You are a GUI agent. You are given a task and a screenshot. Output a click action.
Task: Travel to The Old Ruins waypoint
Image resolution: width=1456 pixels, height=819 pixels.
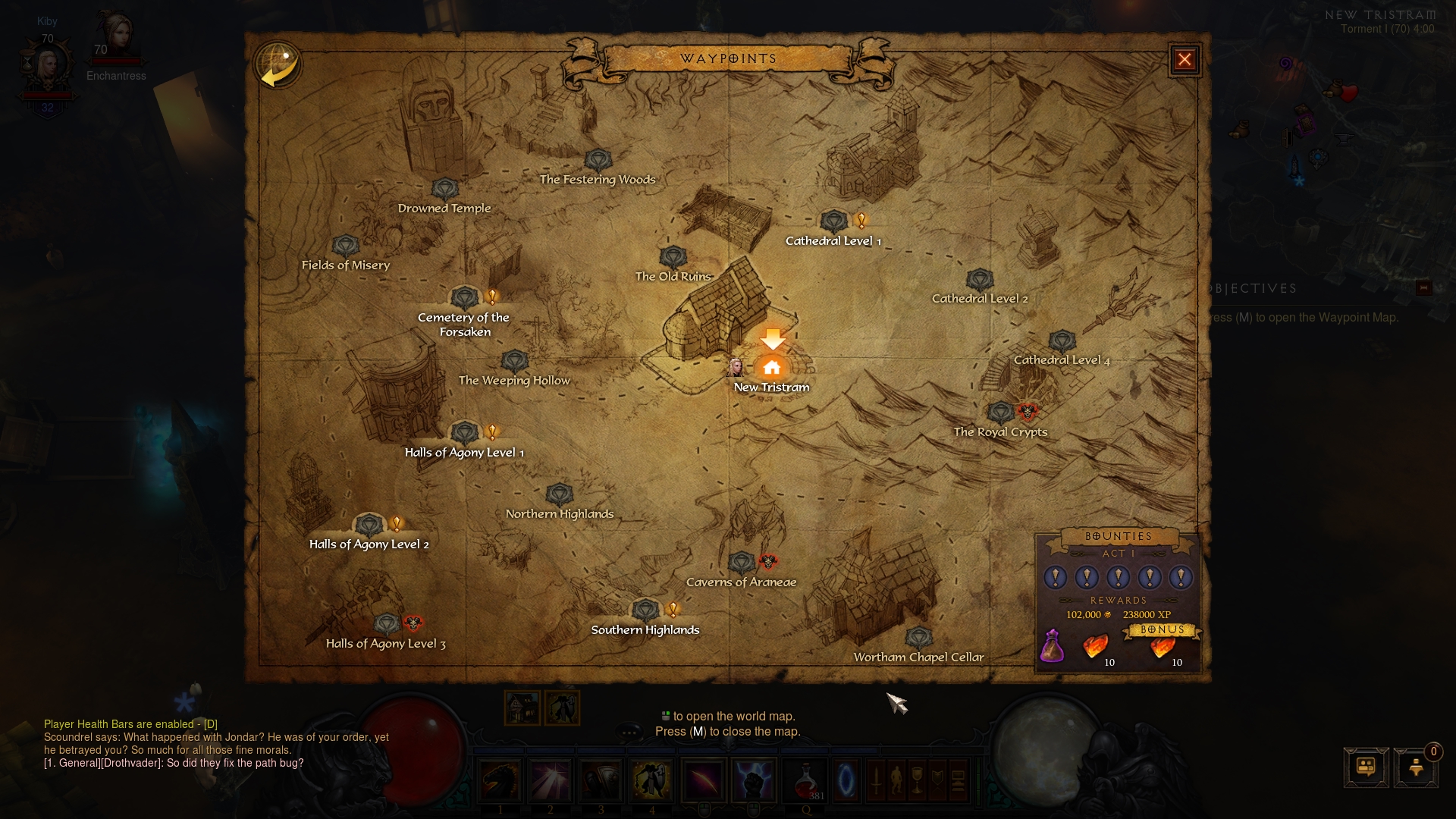(673, 258)
